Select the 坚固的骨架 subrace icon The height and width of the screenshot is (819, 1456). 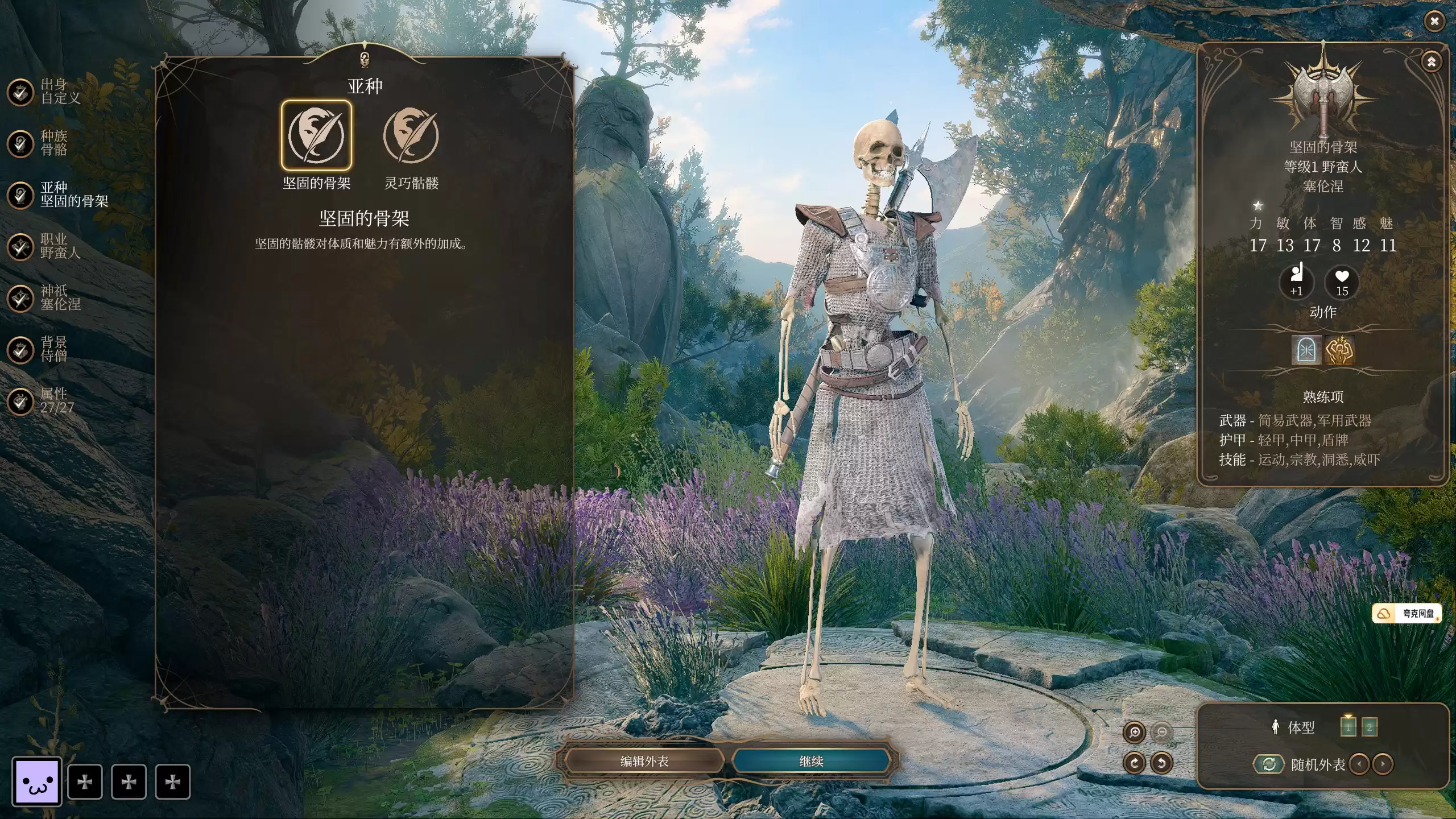coord(316,135)
